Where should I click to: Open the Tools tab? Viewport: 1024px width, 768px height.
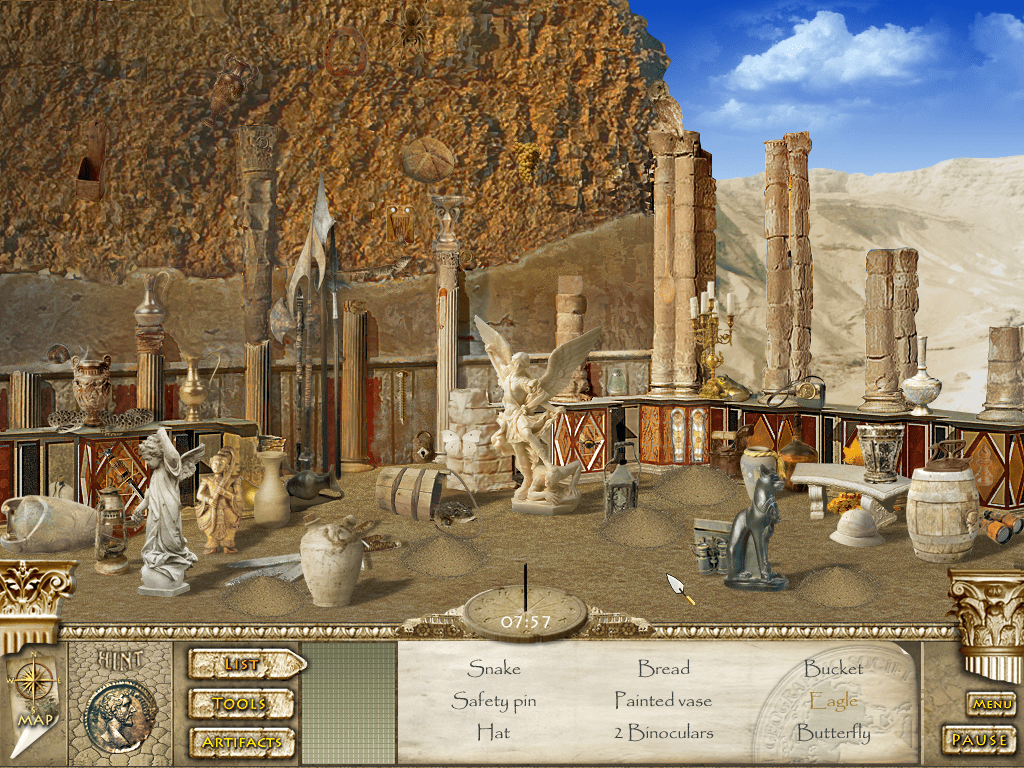pos(241,704)
